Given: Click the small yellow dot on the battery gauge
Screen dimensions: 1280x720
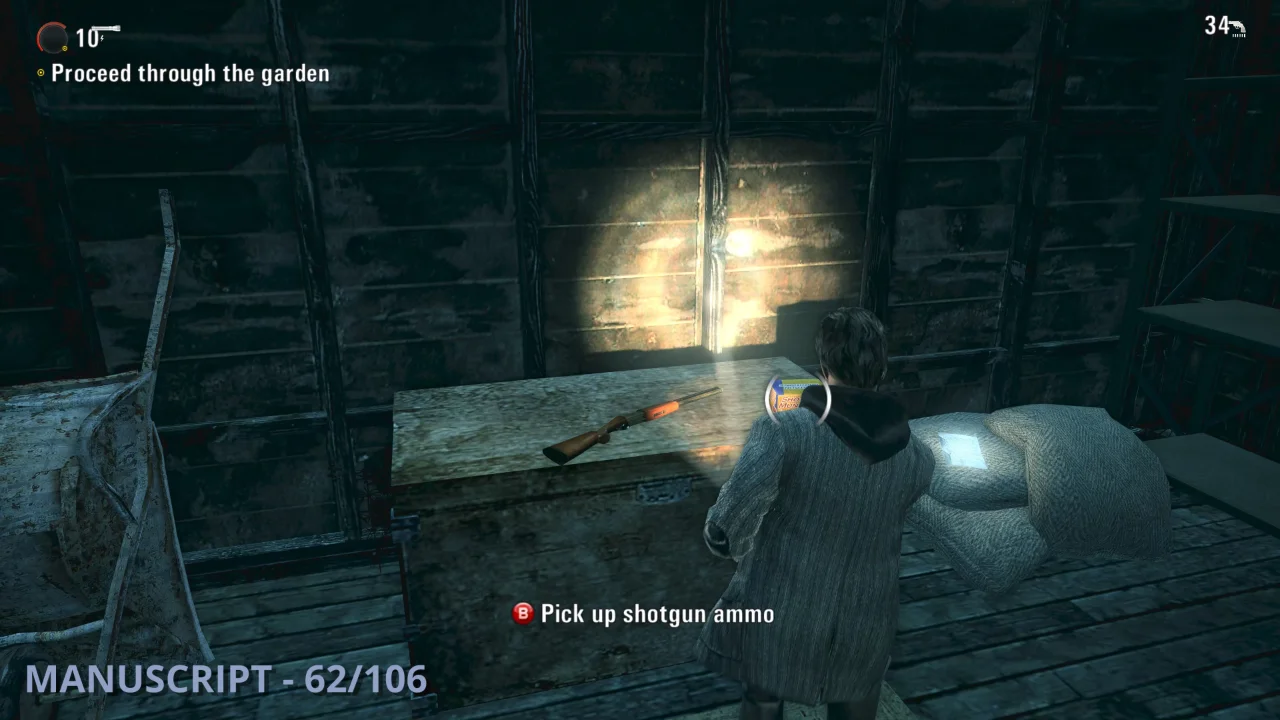Looking at the screenshot, I should [x=65, y=48].
